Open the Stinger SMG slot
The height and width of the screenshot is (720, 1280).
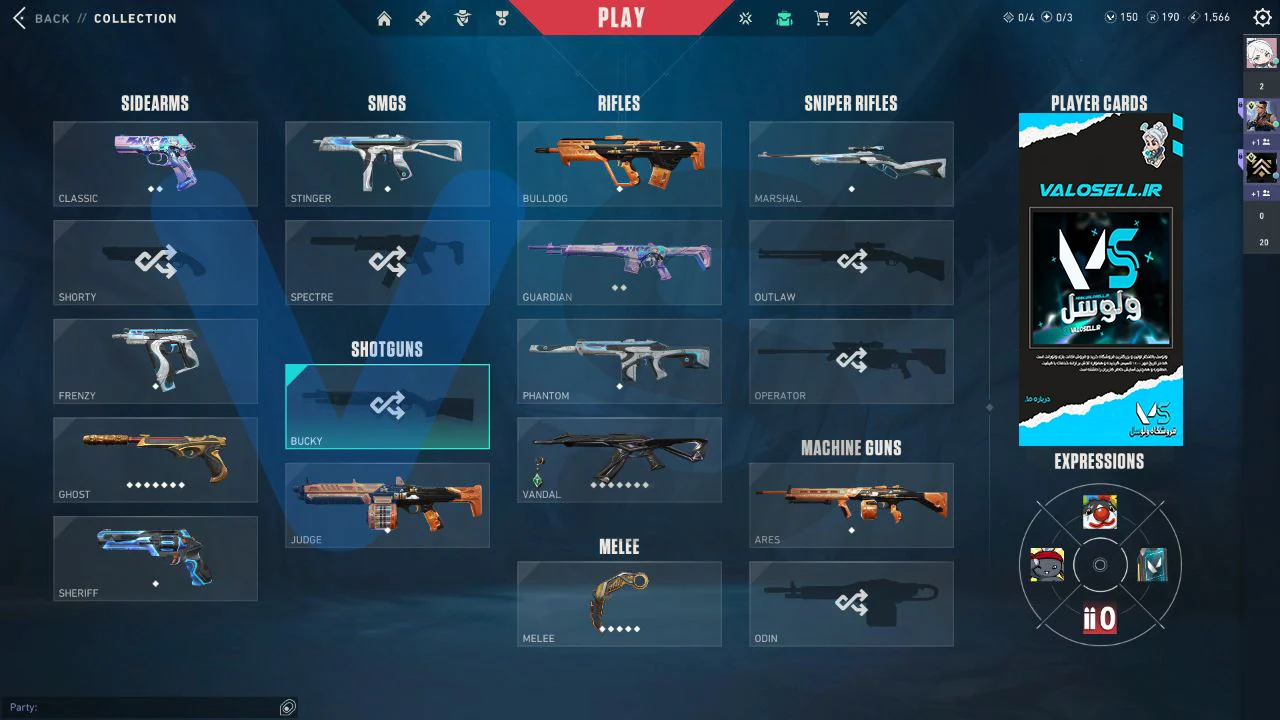[x=387, y=164]
